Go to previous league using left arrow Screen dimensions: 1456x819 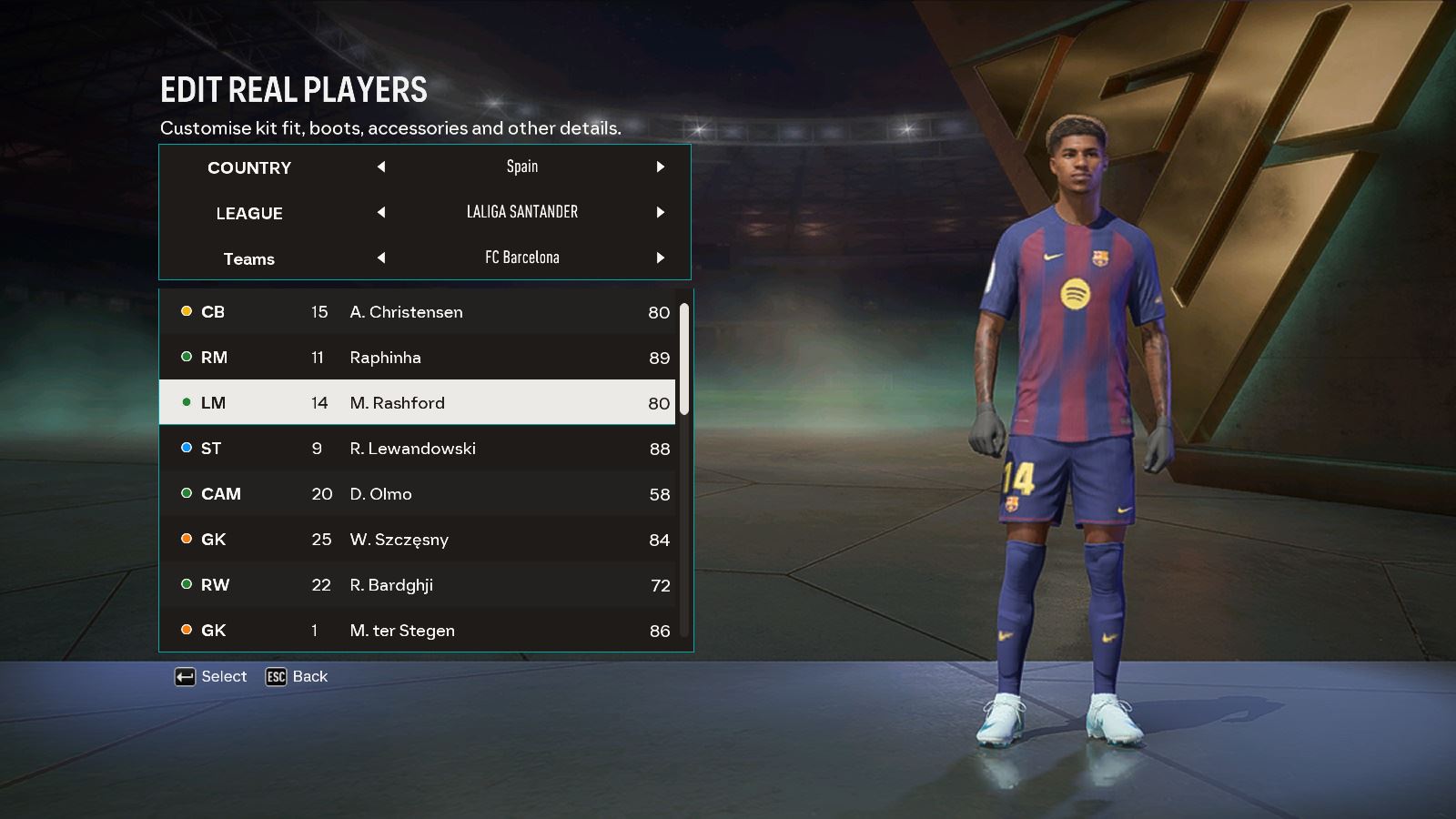tap(381, 212)
